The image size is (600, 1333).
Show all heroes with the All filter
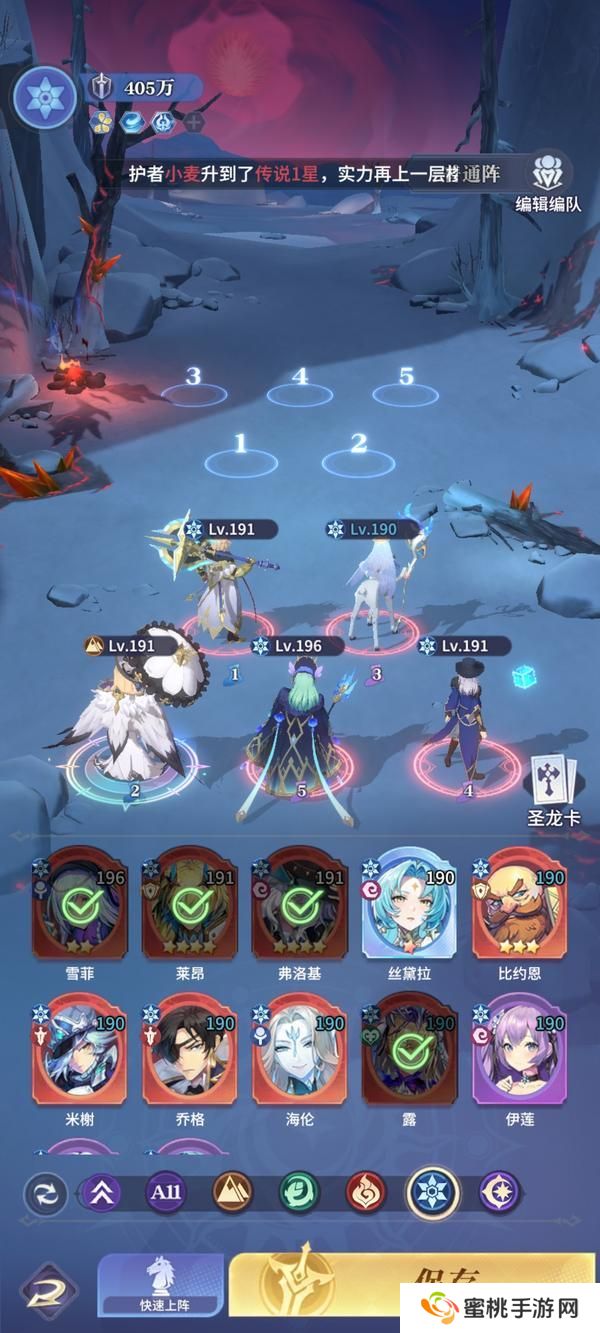click(166, 1192)
